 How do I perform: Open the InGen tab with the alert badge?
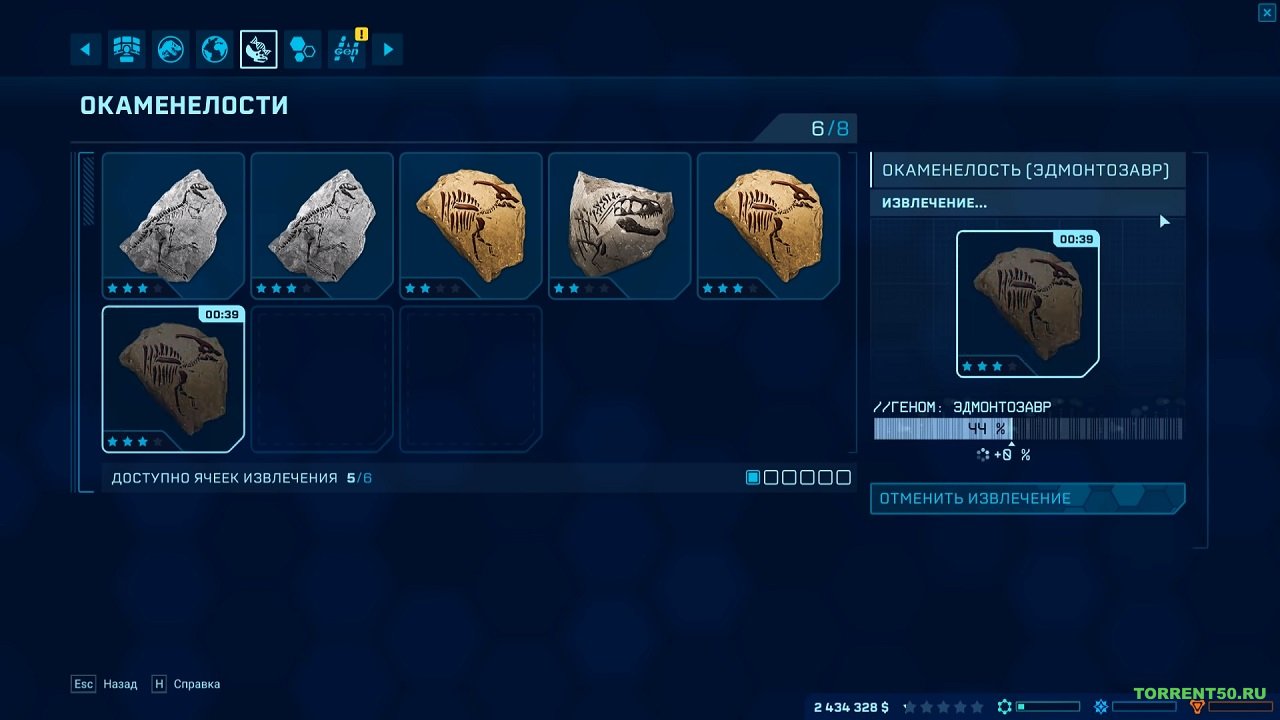point(347,49)
